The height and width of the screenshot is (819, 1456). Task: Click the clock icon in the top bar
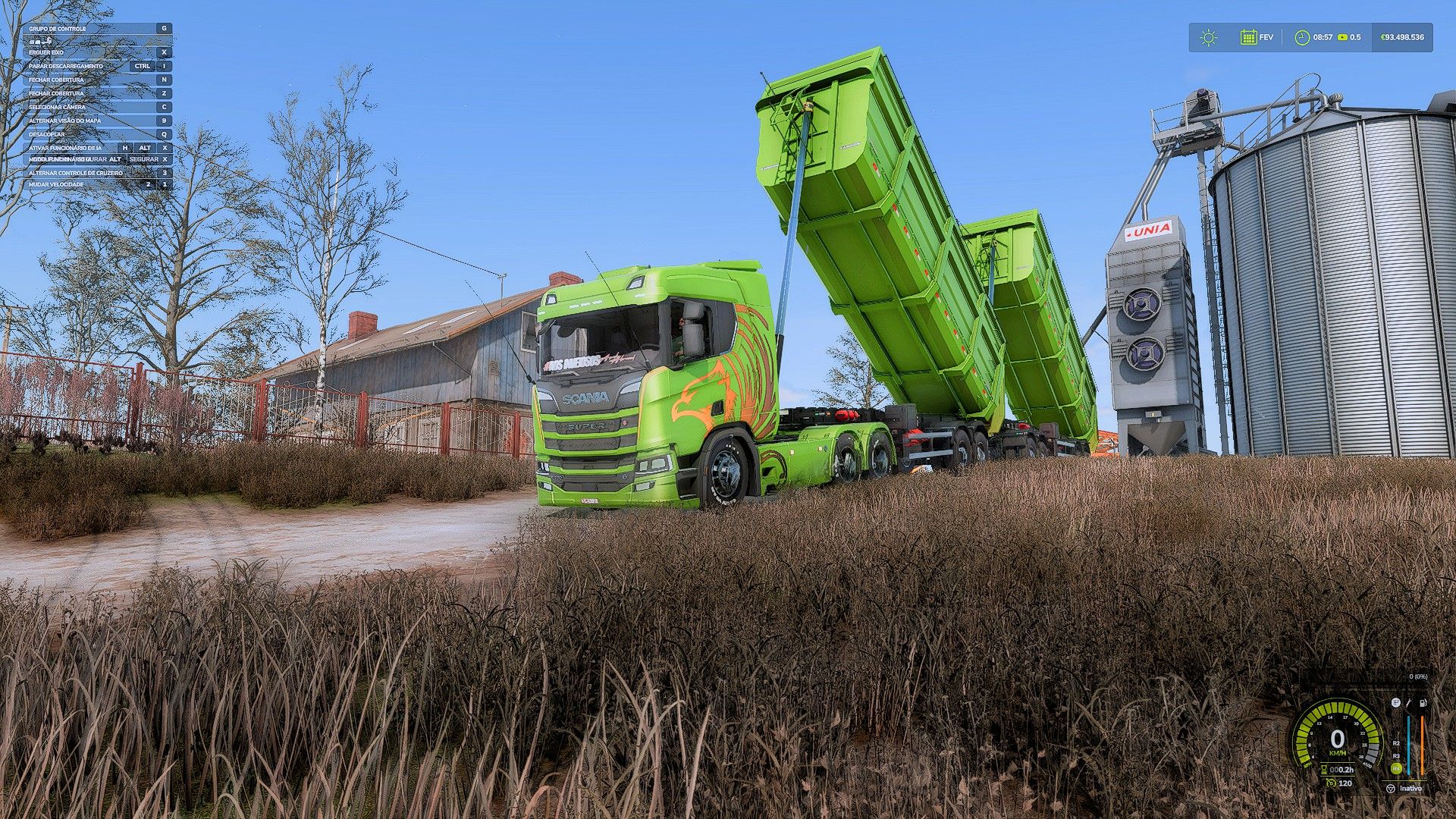[1302, 37]
